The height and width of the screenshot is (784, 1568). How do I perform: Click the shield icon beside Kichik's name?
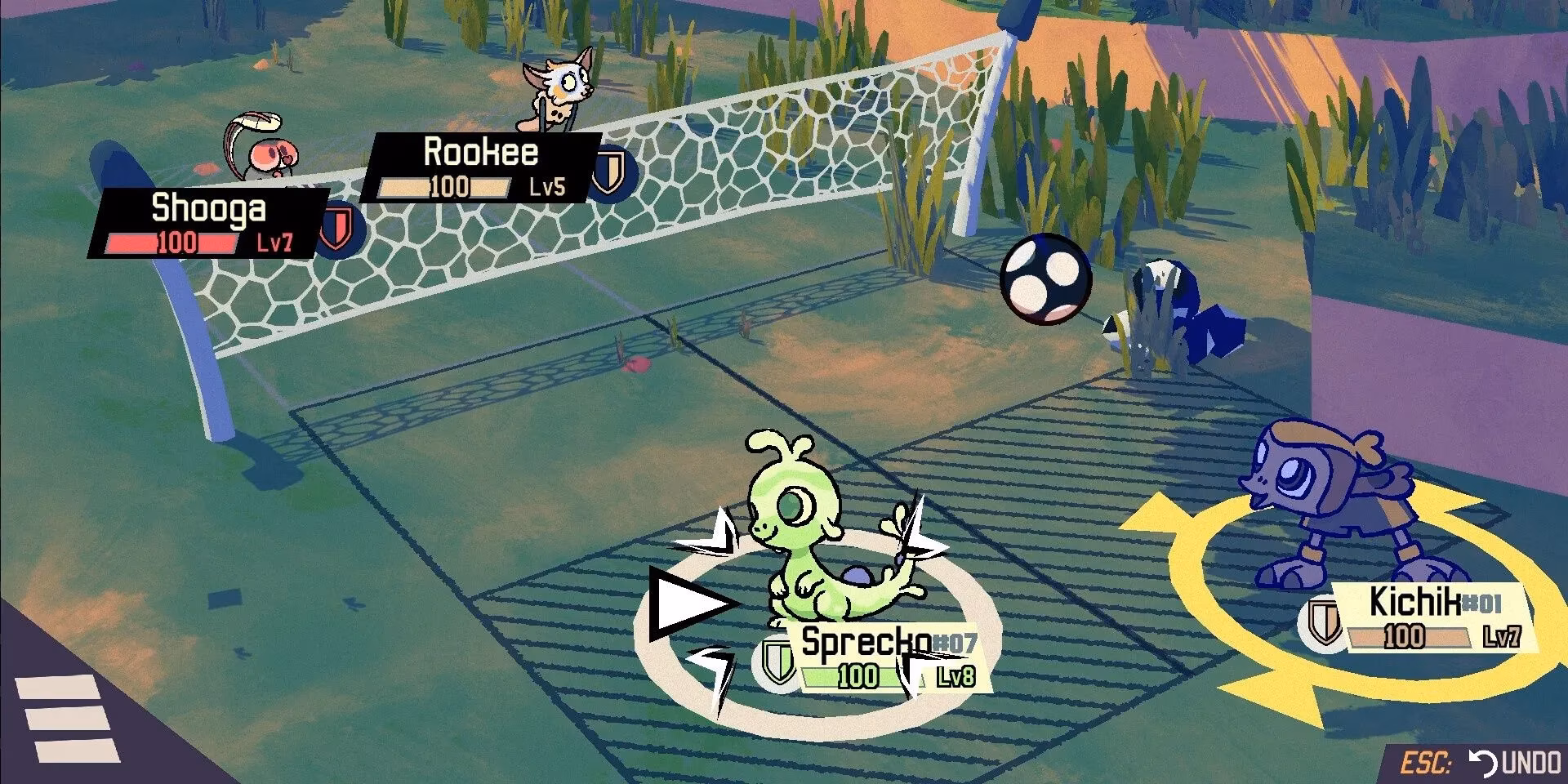pyautogui.click(x=1324, y=622)
